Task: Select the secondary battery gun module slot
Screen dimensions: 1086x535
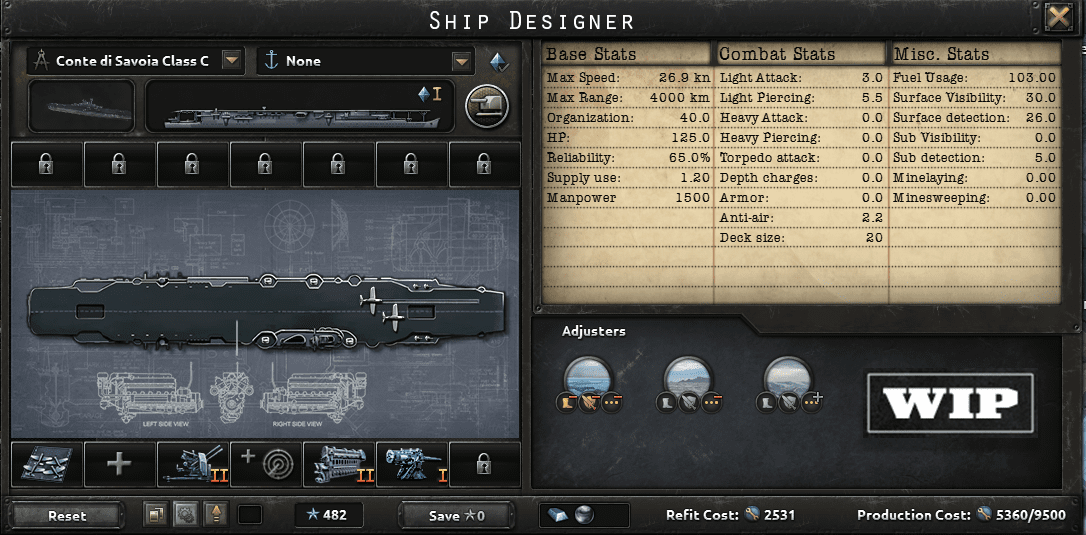Action: tap(412, 464)
